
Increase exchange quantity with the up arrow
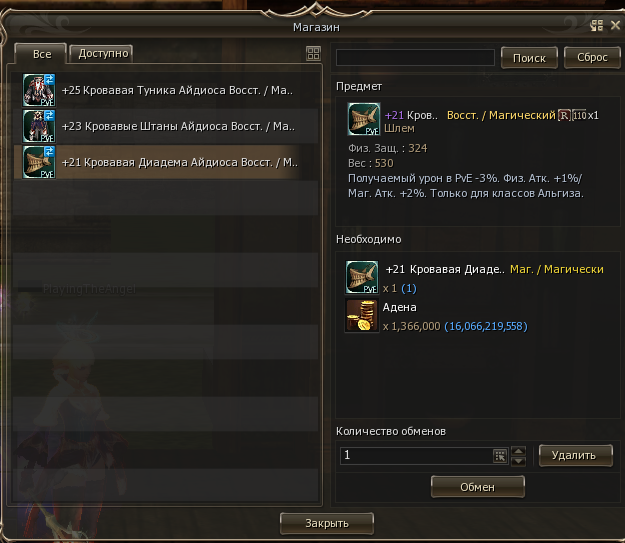(x=518, y=450)
